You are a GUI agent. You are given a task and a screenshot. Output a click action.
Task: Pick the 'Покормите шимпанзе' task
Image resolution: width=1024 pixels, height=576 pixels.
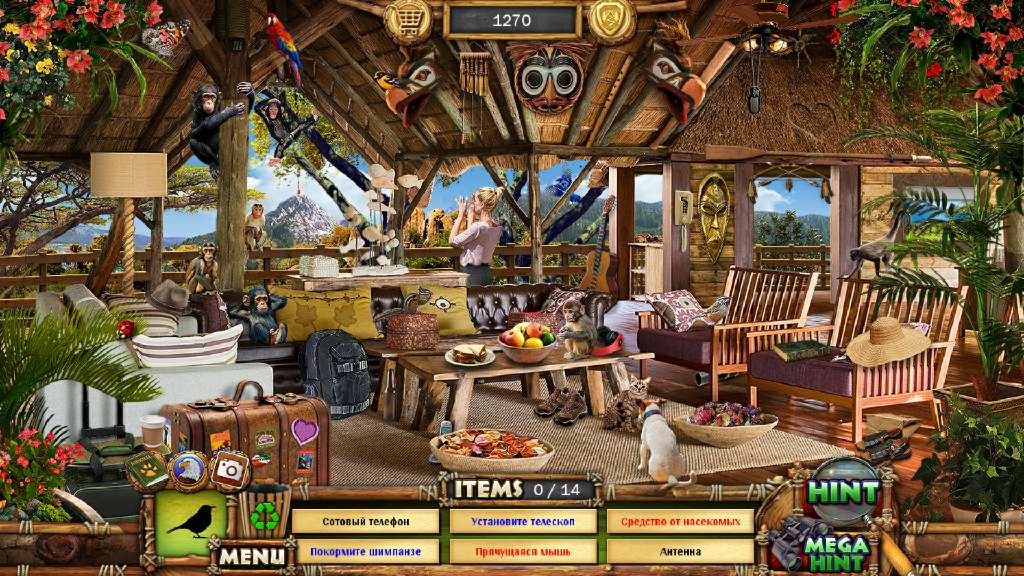pos(365,551)
